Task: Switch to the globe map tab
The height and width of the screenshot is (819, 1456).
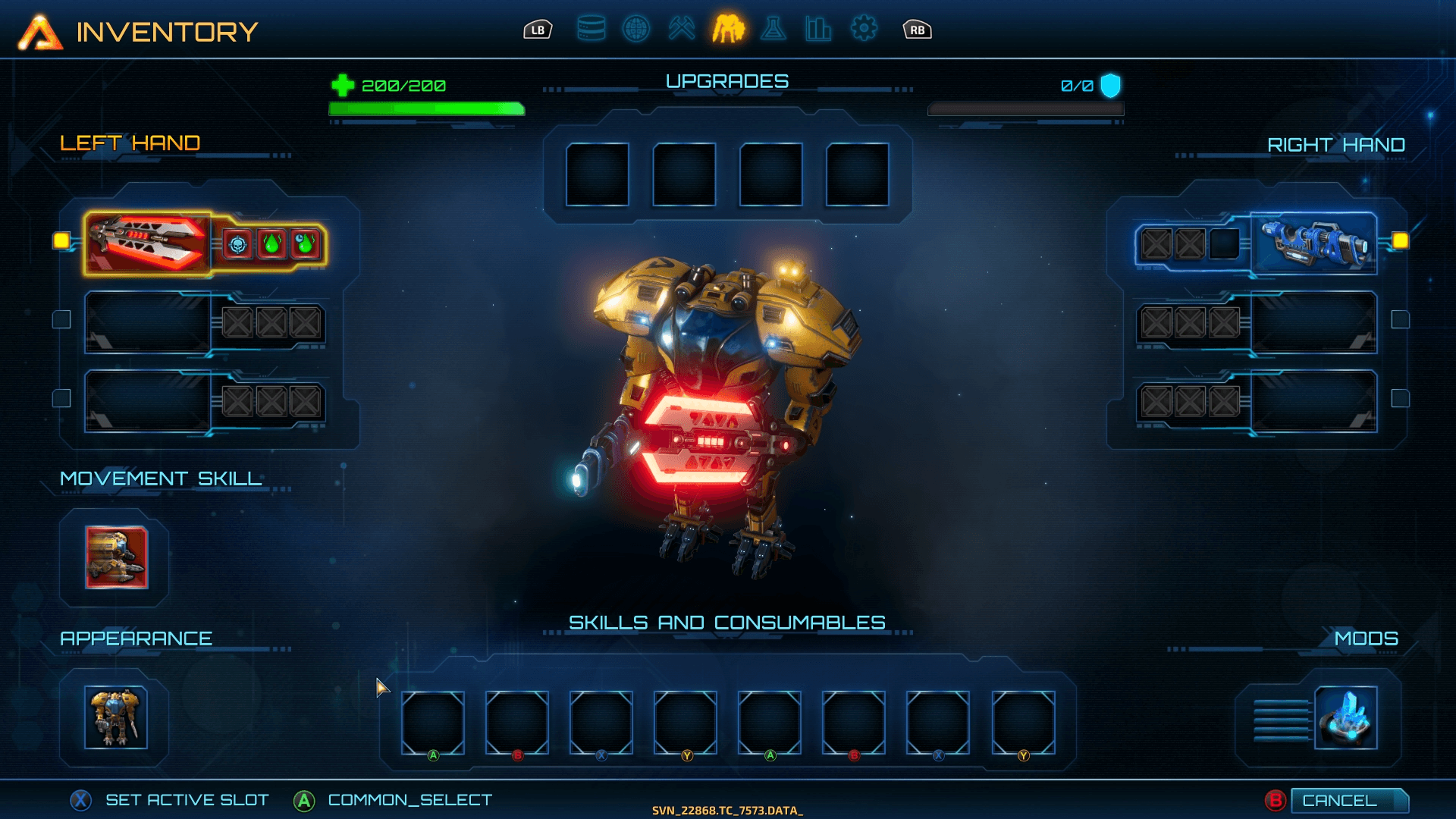Action: pyautogui.click(x=636, y=30)
